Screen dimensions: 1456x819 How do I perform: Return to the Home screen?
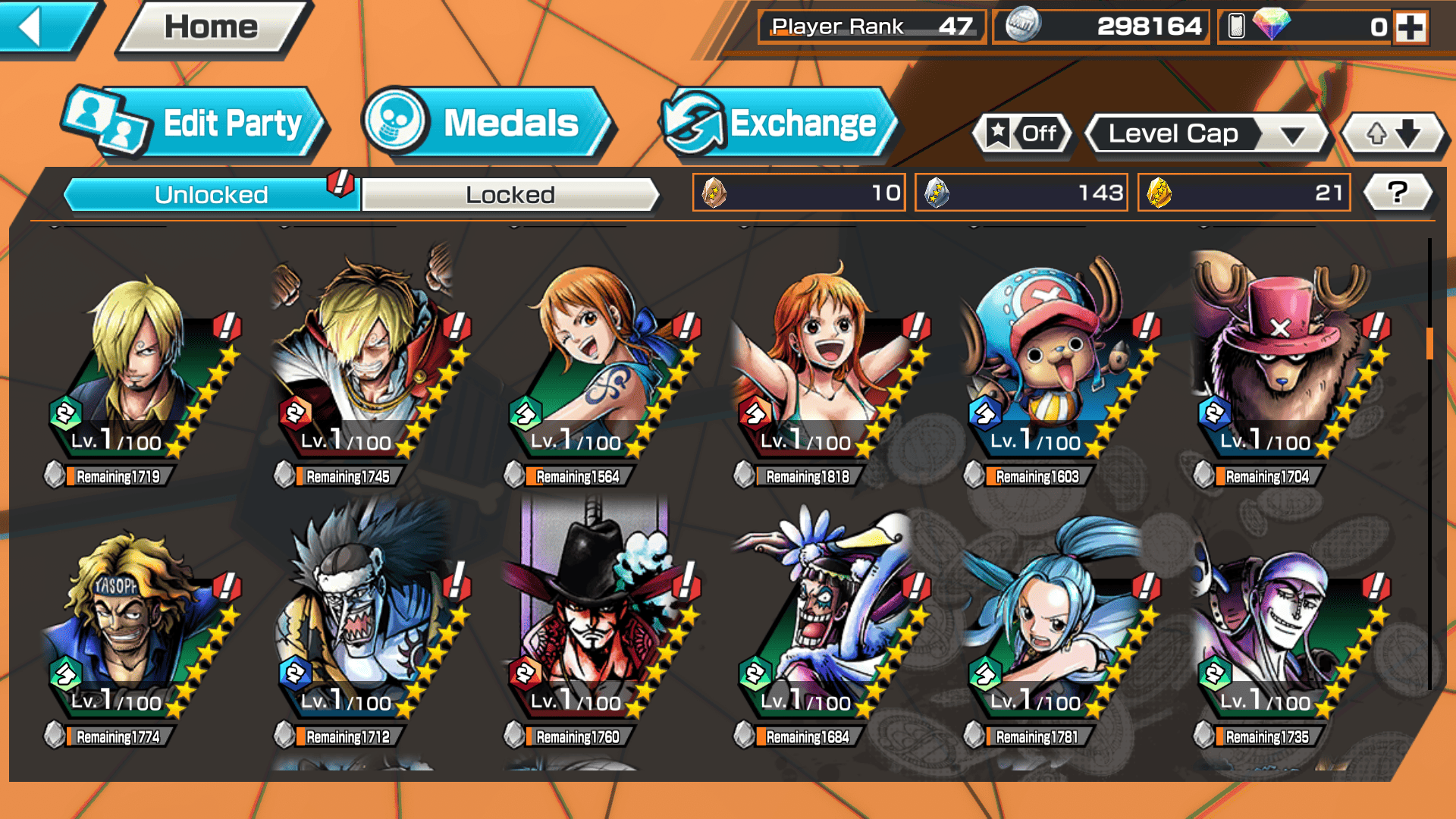point(212,27)
